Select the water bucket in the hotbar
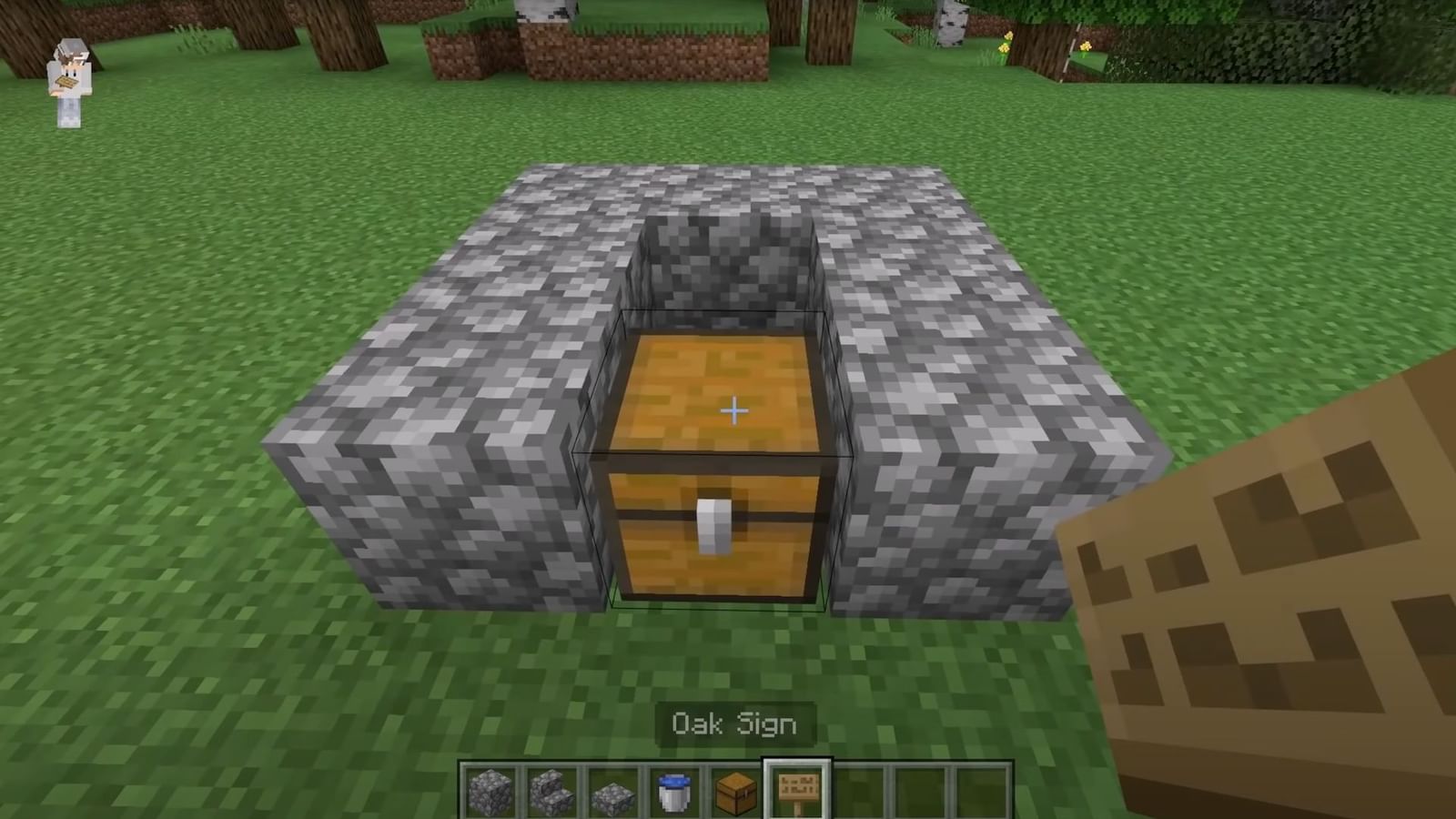Screen dimensions: 1456x819 675,787
